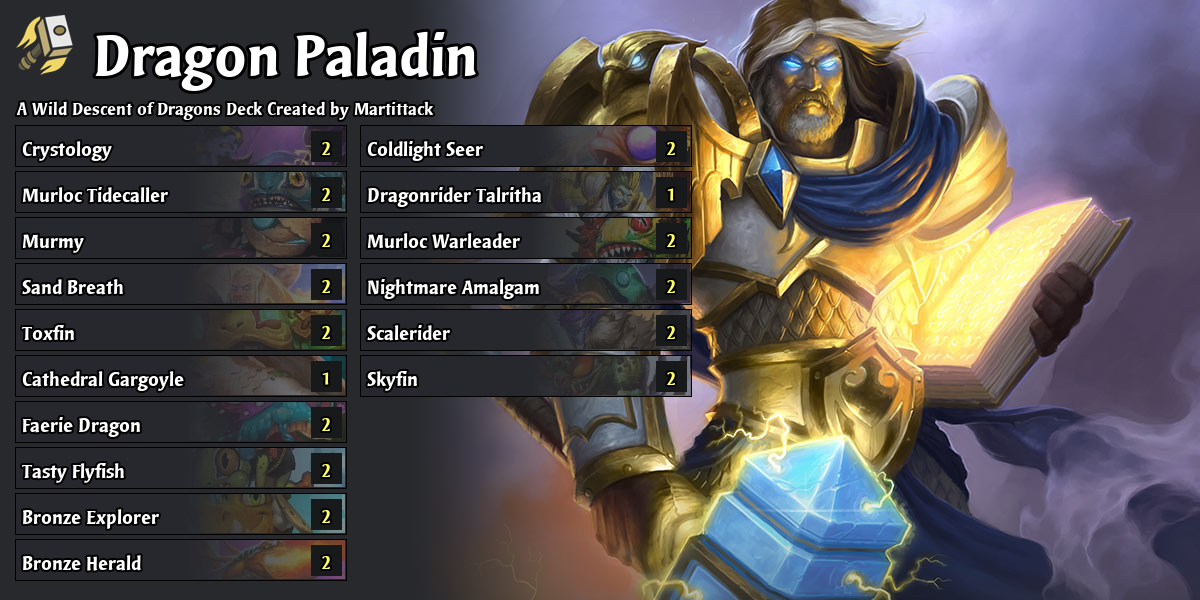Select the Scalerider card row

point(525,334)
